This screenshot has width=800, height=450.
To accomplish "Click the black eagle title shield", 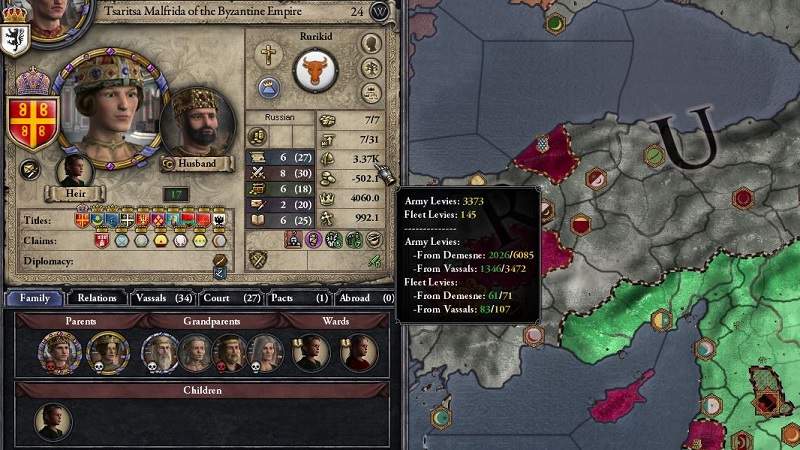I will click(219, 220).
